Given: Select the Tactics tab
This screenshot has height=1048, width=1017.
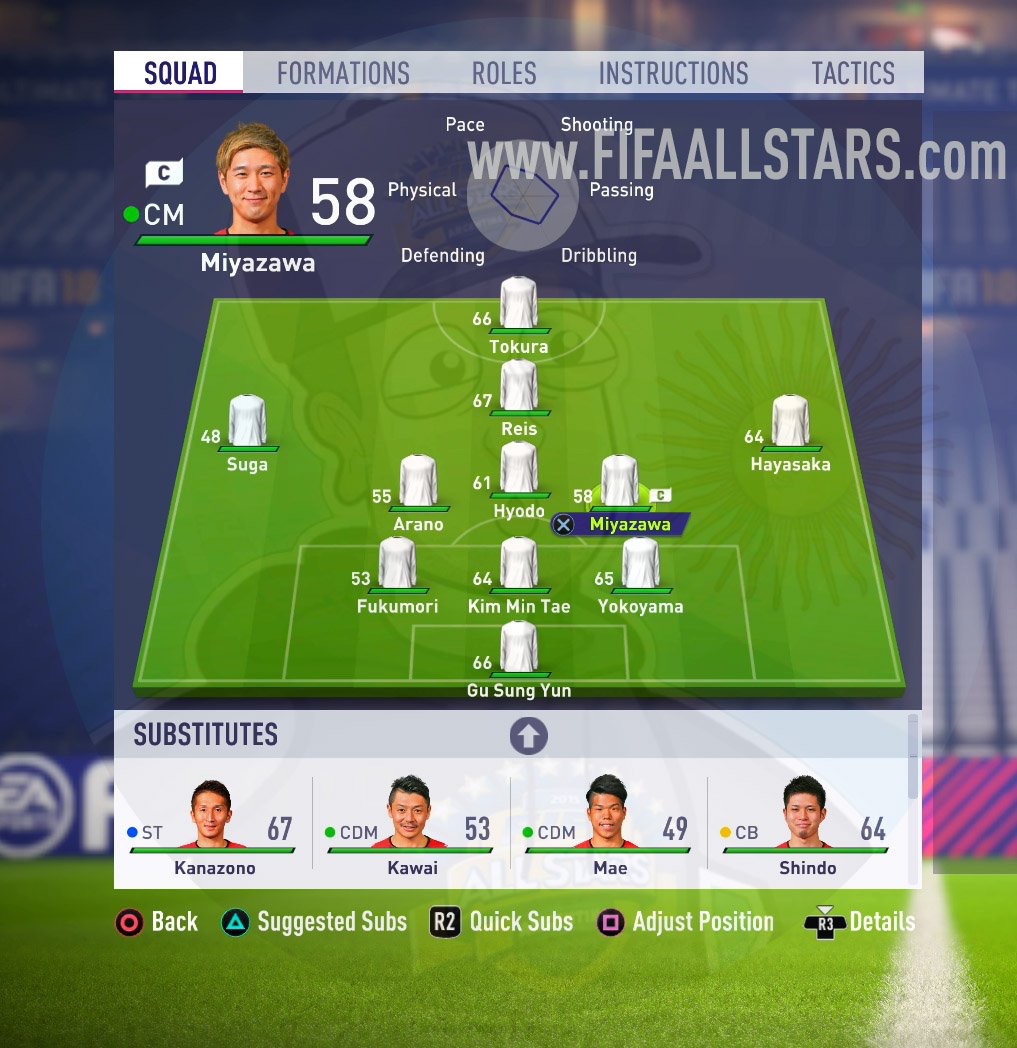Looking at the screenshot, I should pos(853,73).
